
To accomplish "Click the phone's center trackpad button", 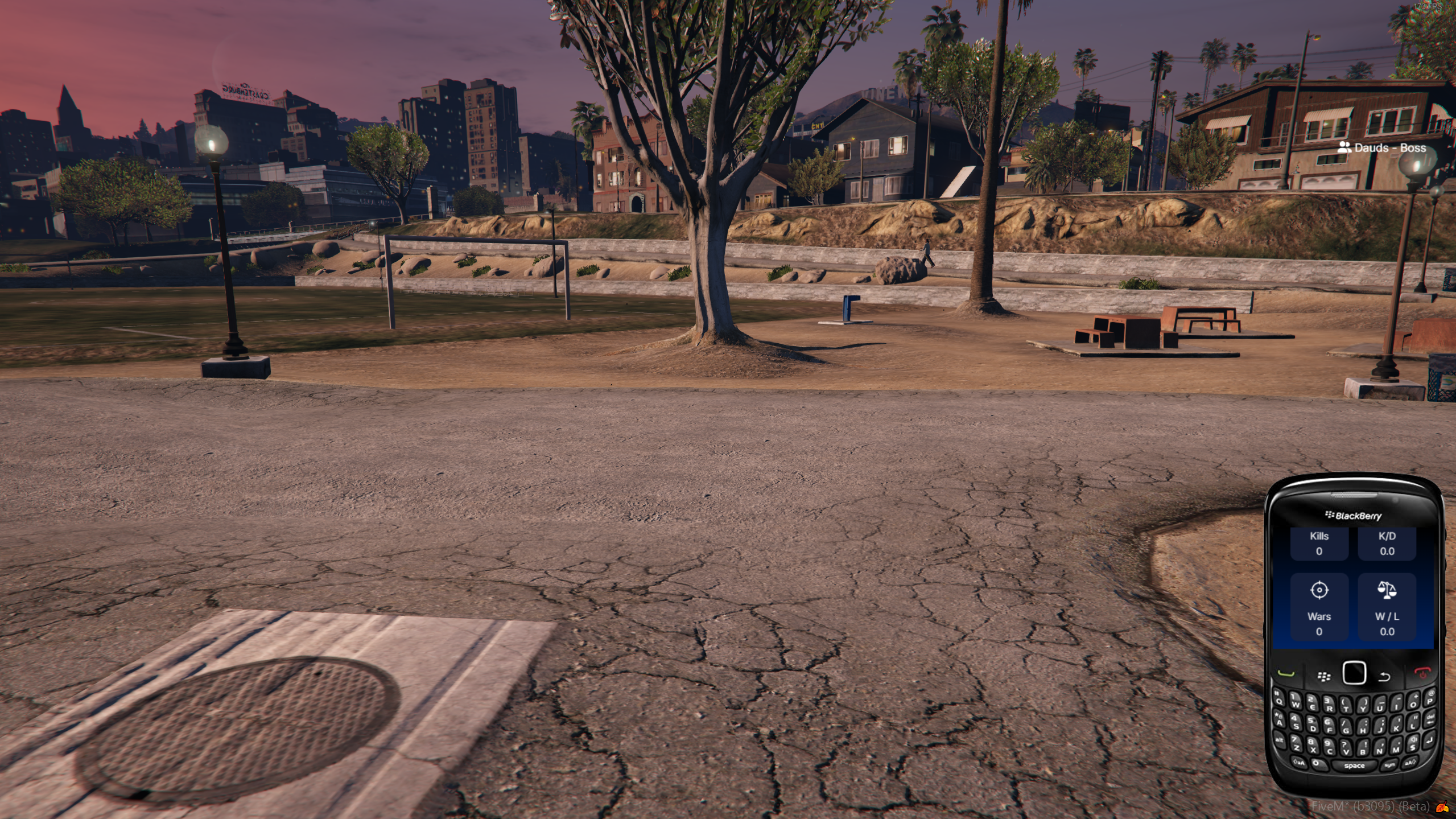I will tap(1354, 673).
